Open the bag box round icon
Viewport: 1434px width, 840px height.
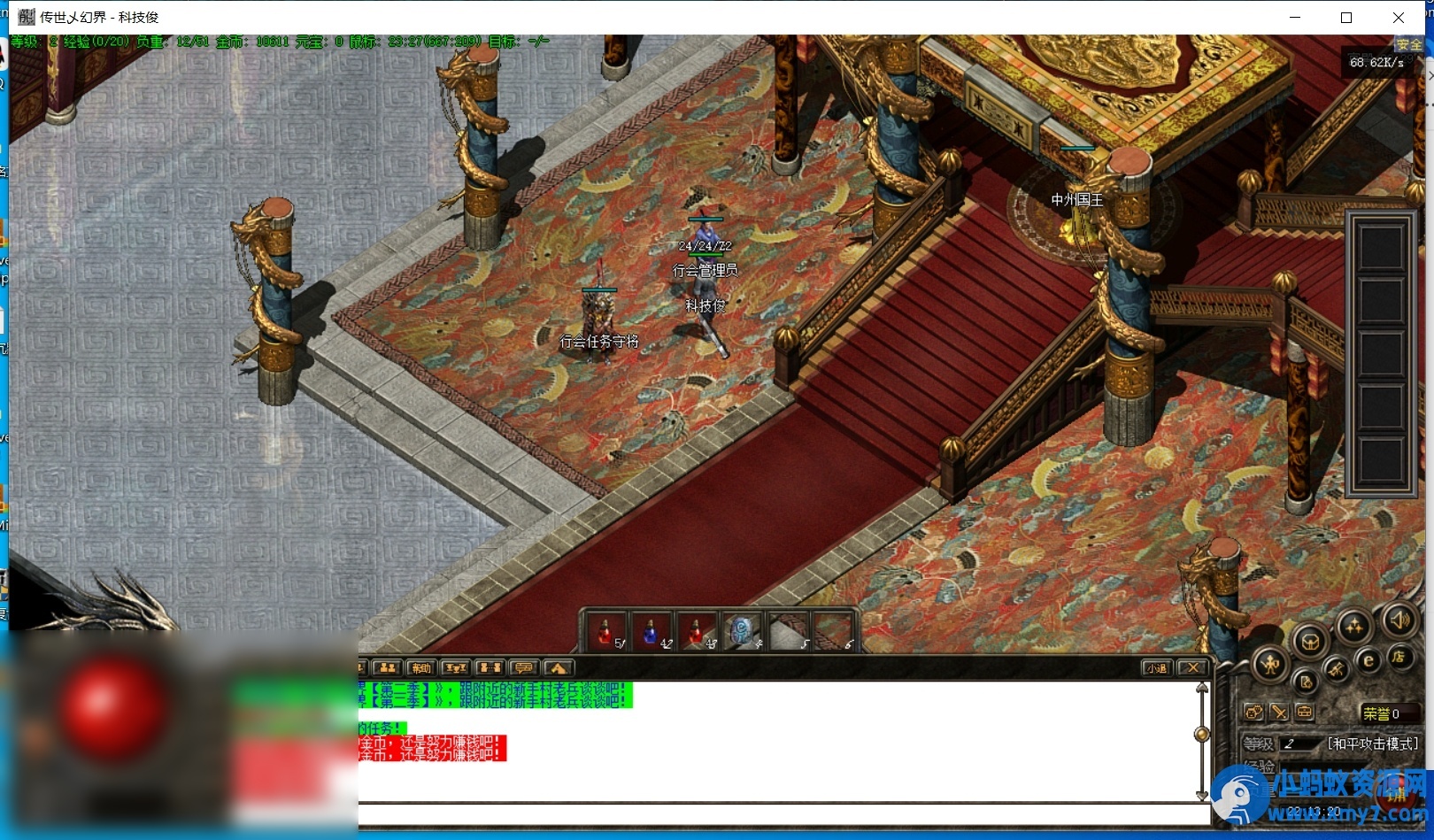(1310, 641)
